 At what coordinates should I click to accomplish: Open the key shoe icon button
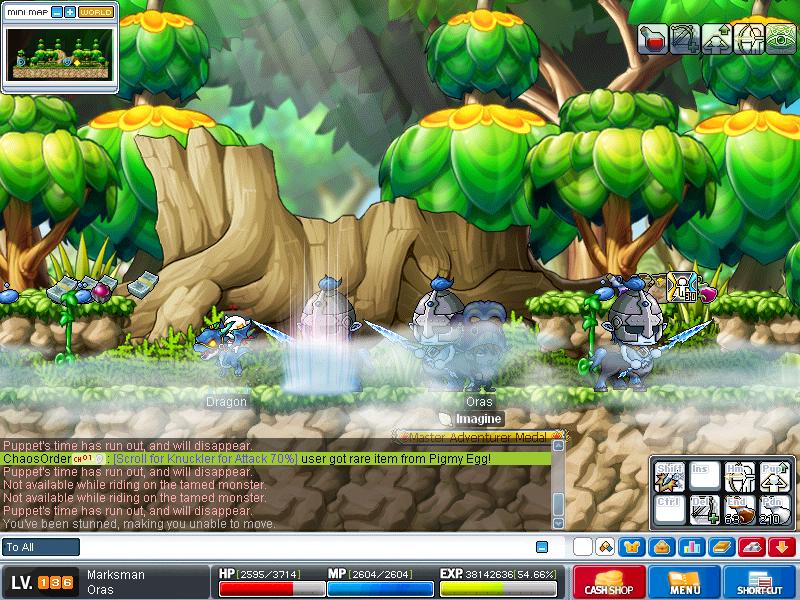752,547
